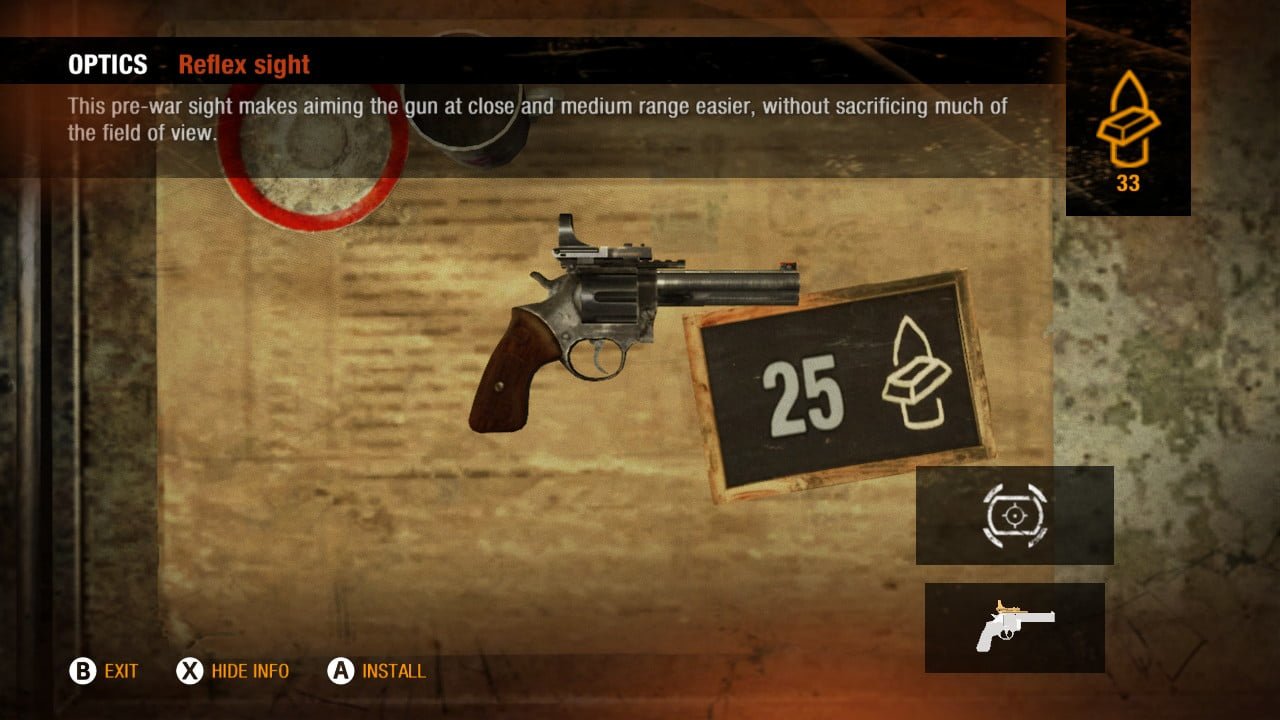The width and height of the screenshot is (1280, 720).
Task: Choose the revolver silhouette thumbnail
Action: tap(1014, 627)
